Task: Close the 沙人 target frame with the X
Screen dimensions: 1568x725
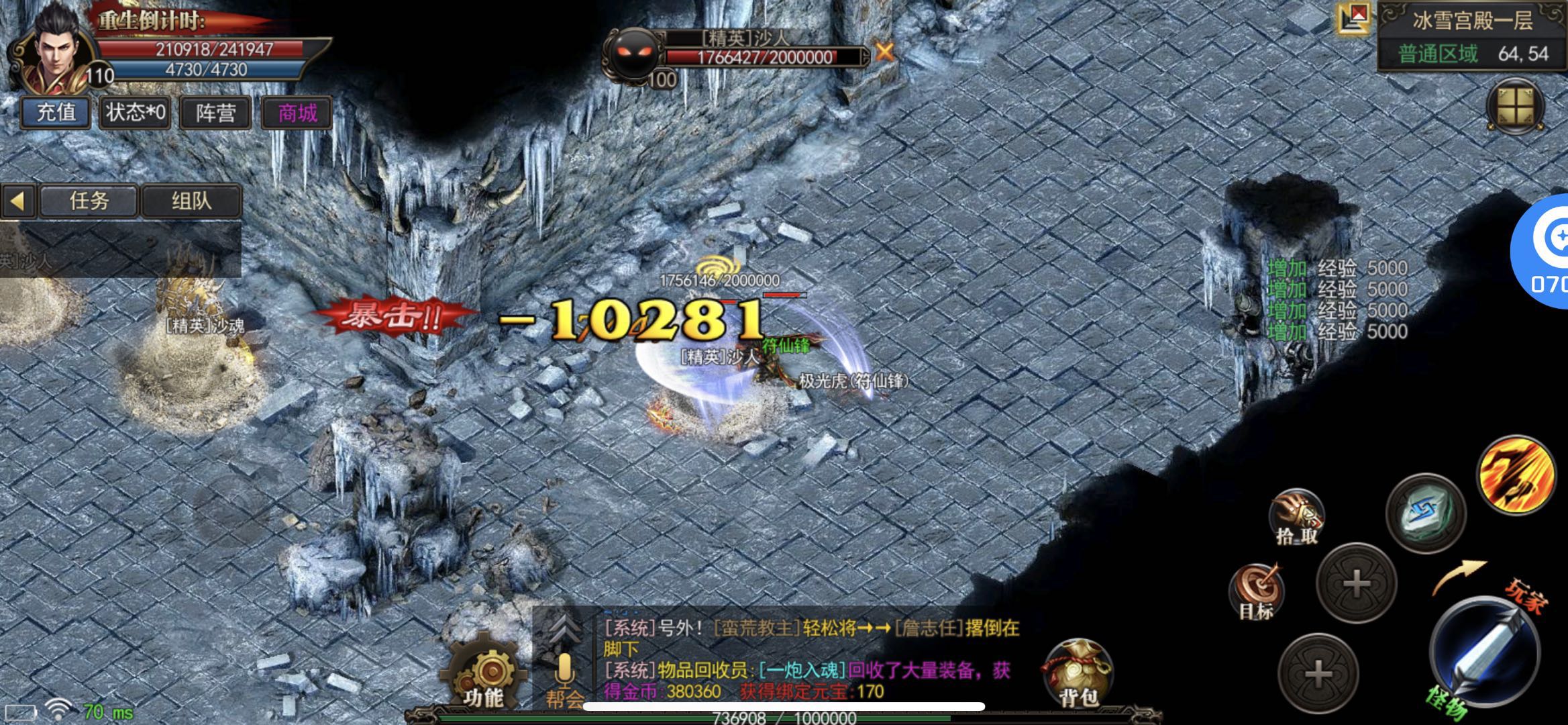Action: click(885, 52)
